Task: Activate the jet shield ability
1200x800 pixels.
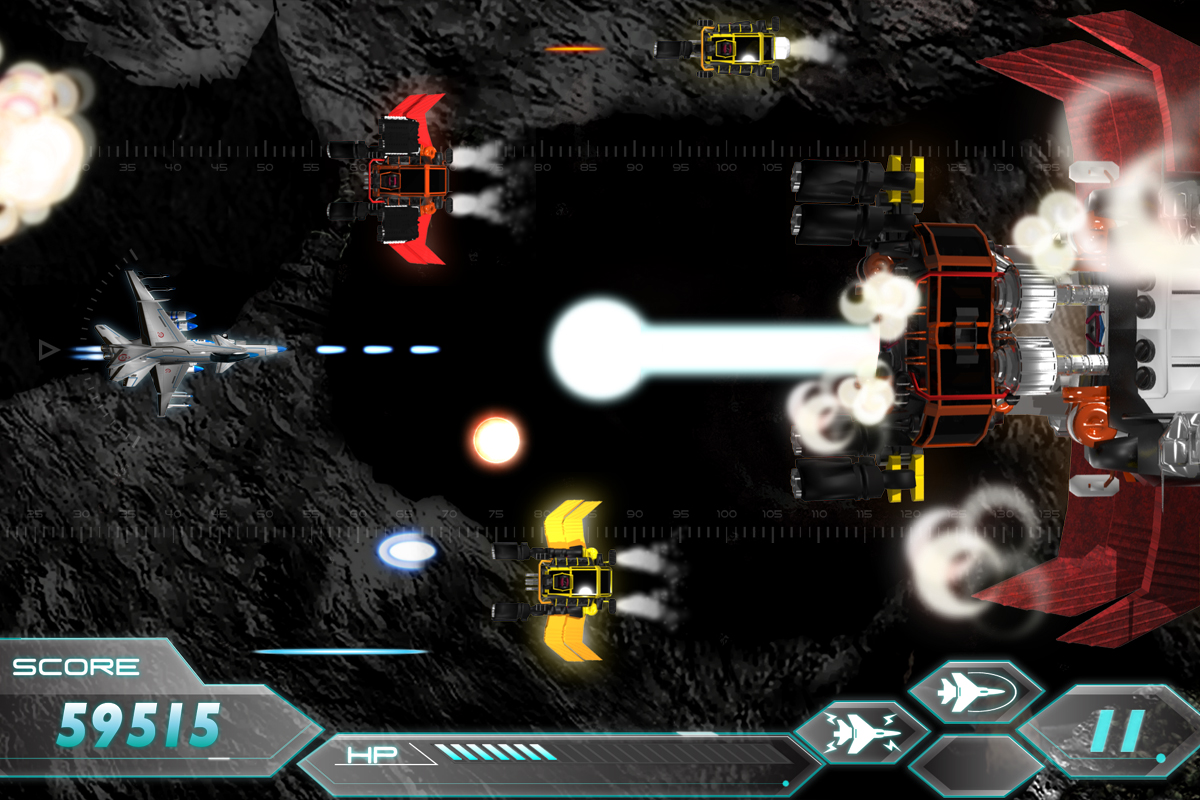Action: coord(975,692)
